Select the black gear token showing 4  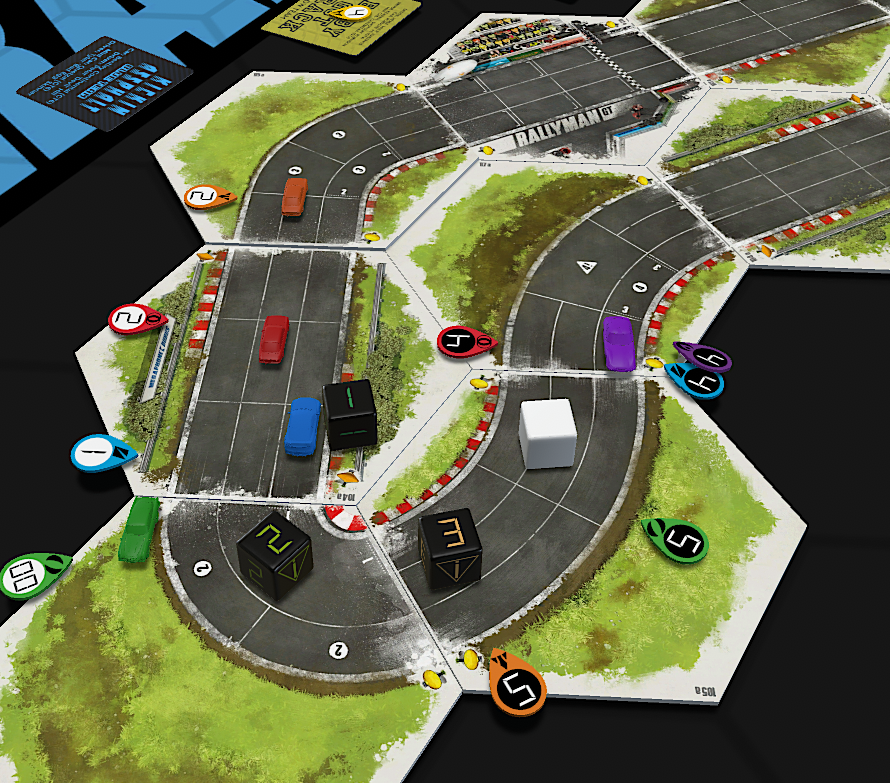pyautogui.click(x=463, y=343)
